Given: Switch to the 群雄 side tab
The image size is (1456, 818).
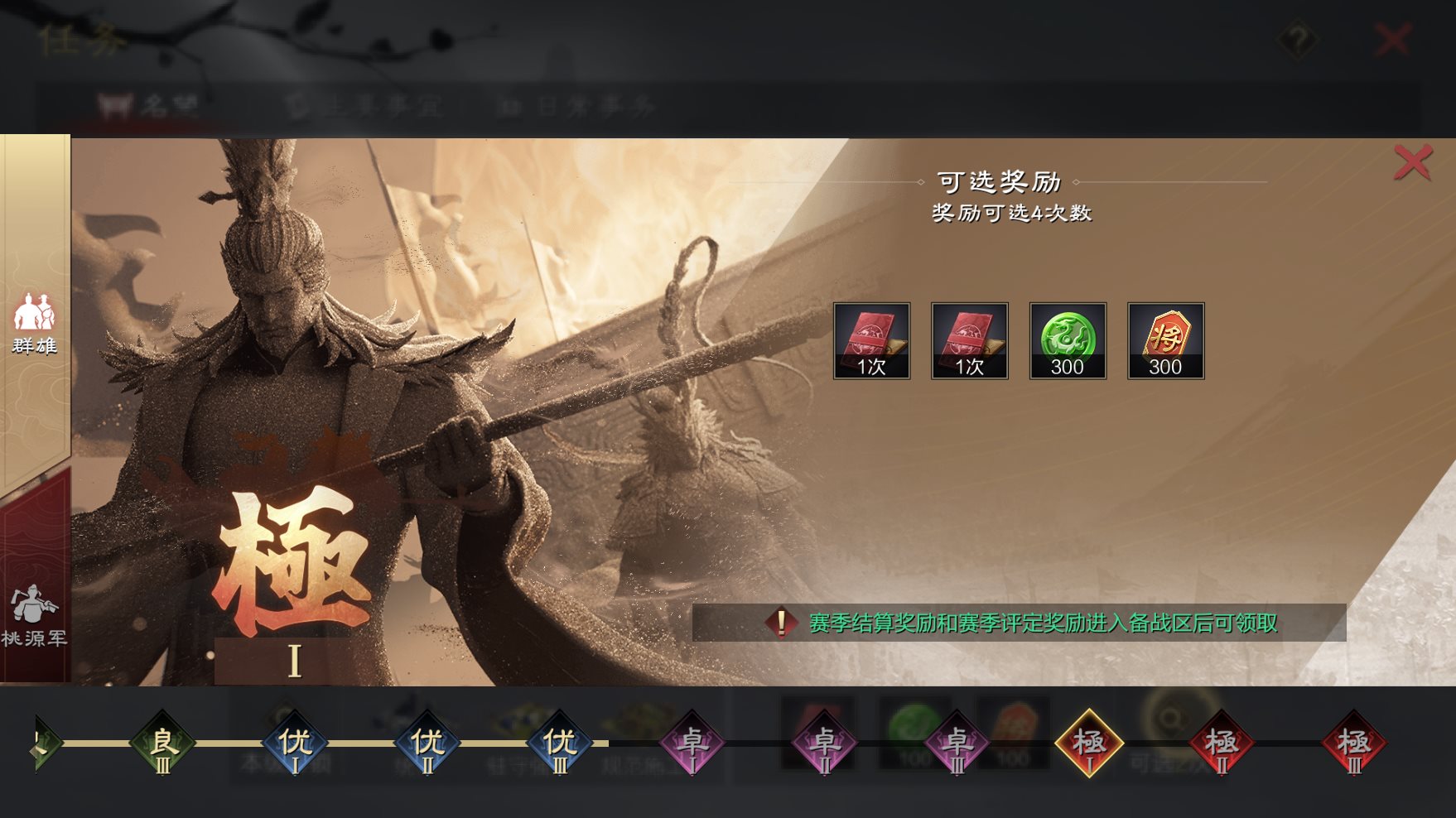Looking at the screenshot, I should pos(34,323).
